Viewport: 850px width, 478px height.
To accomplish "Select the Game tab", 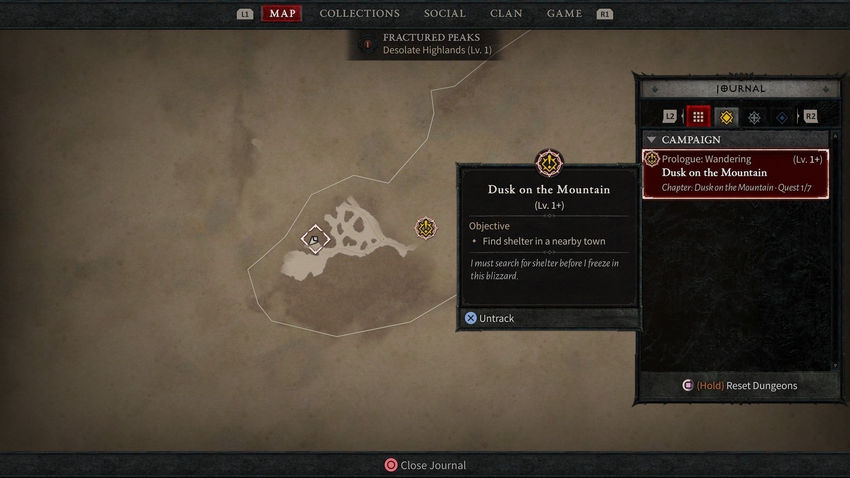I will [564, 14].
